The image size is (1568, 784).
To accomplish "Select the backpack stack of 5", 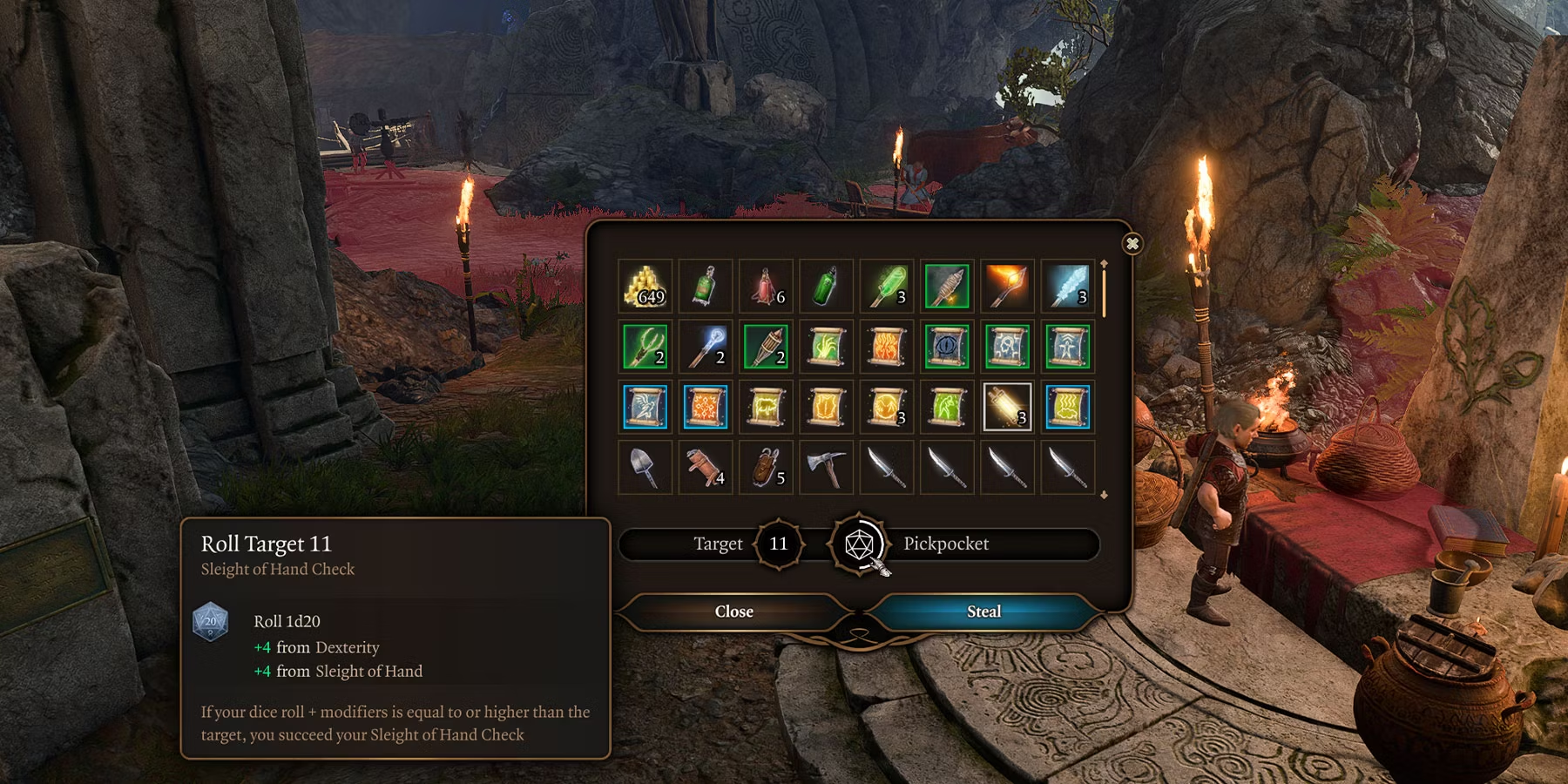I will pyautogui.click(x=766, y=467).
